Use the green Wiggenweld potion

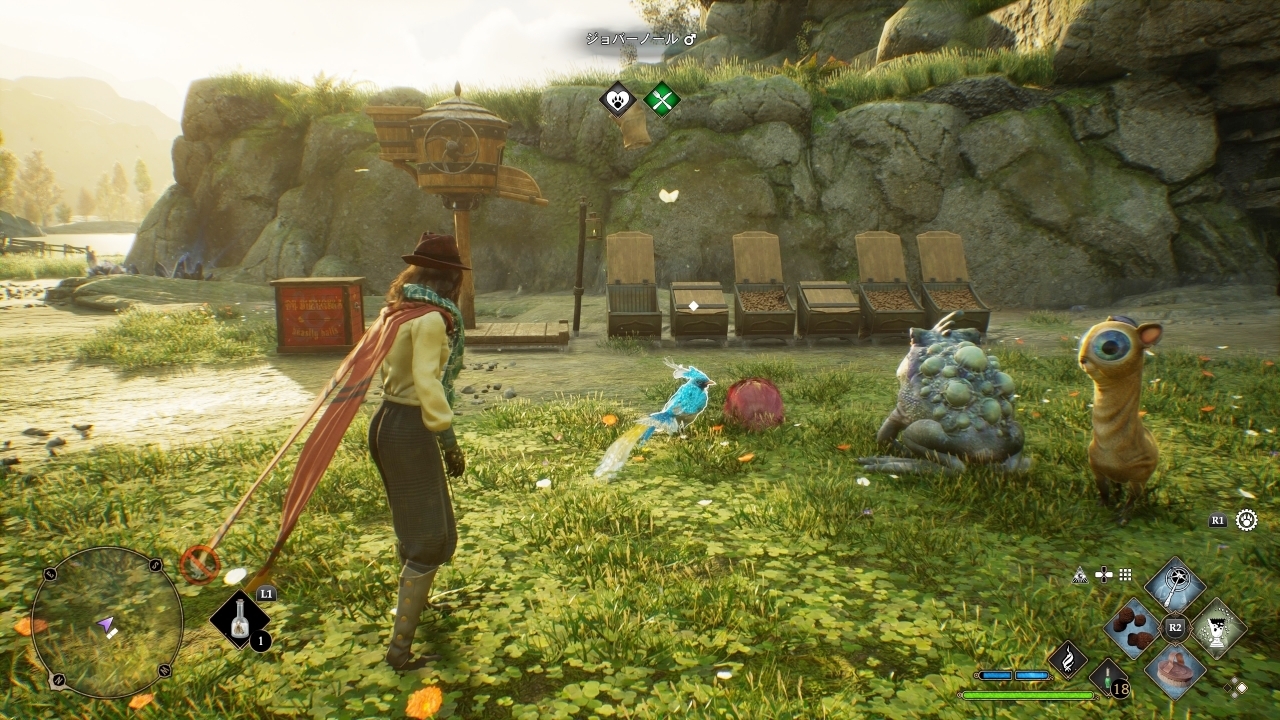[x=1107, y=678]
